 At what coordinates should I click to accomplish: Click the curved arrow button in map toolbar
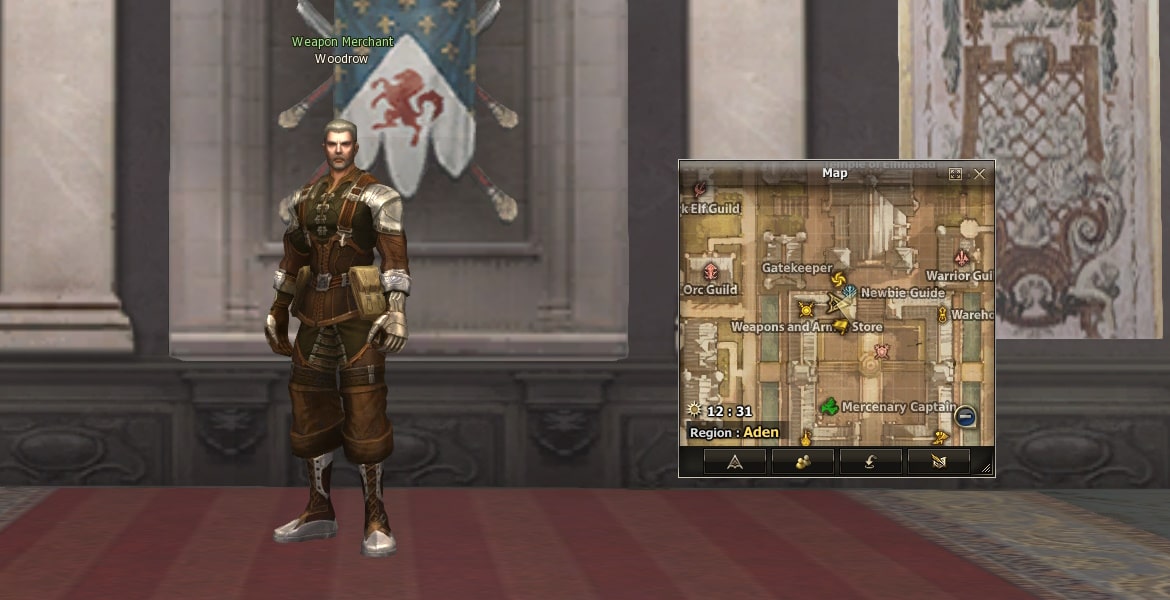[x=871, y=461]
